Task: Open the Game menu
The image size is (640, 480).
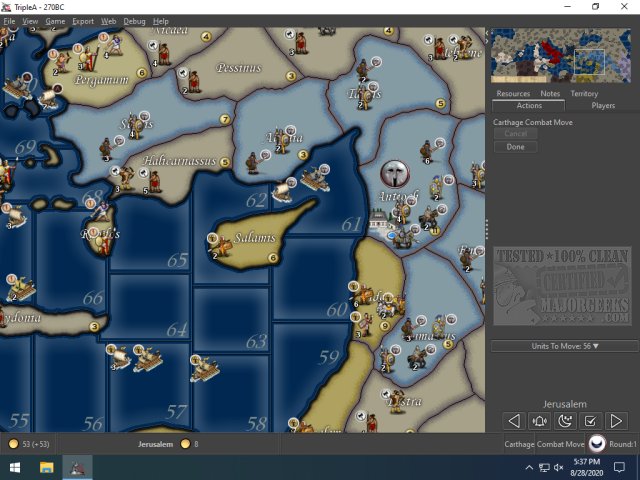Action: coord(55,21)
